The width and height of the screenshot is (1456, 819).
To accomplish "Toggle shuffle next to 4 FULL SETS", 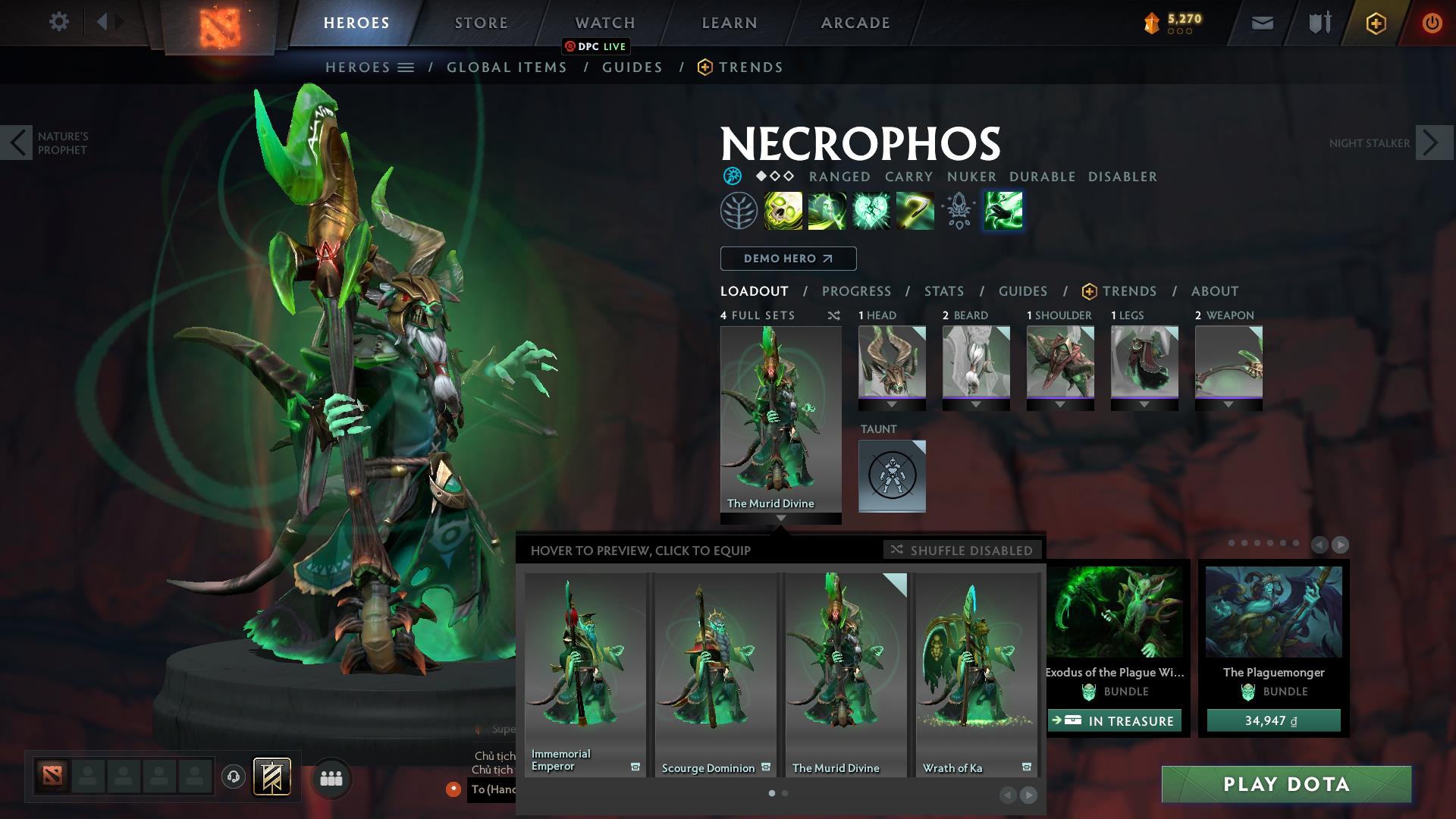I will point(833,315).
